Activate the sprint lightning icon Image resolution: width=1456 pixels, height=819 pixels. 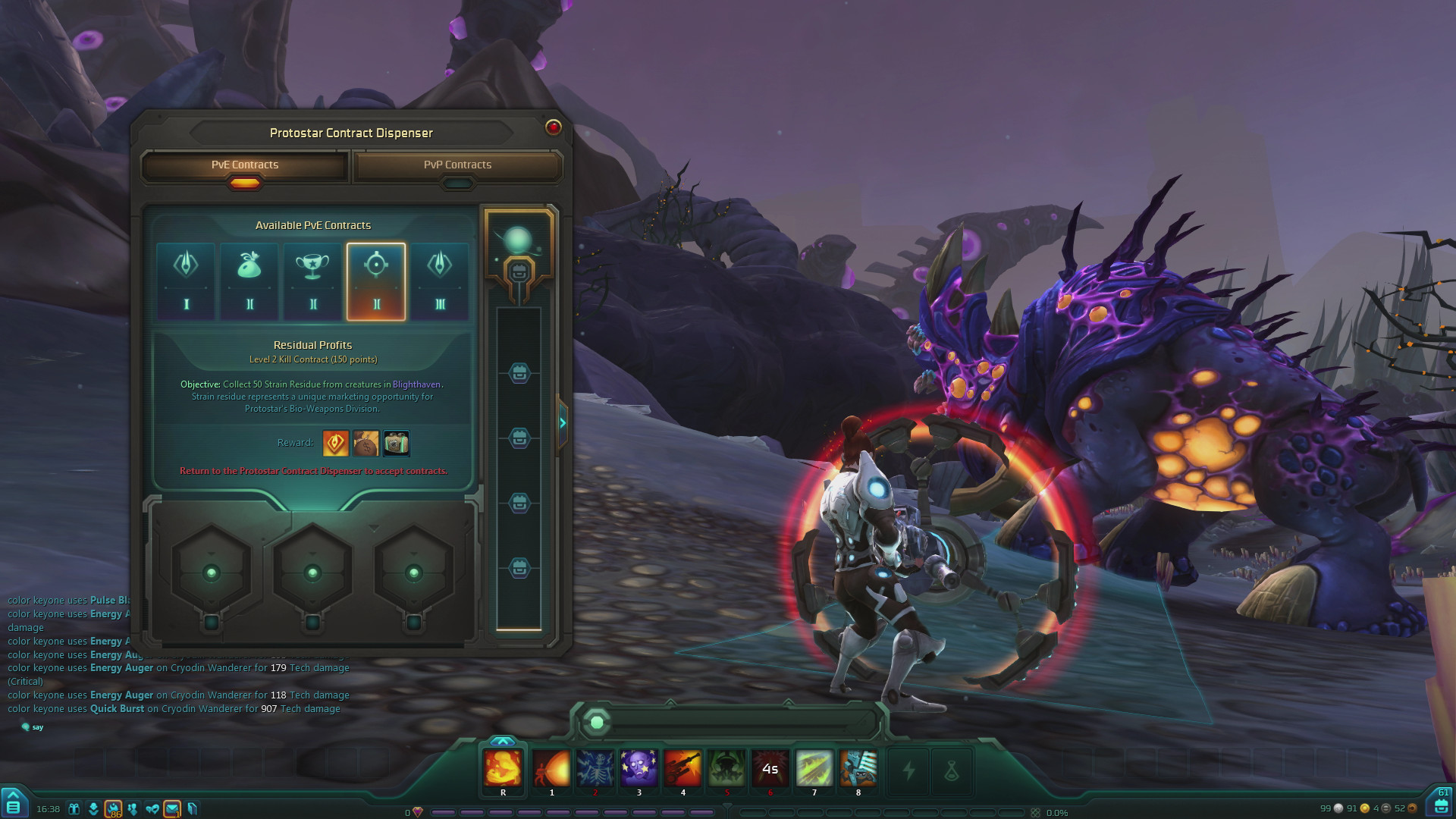[909, 770]
